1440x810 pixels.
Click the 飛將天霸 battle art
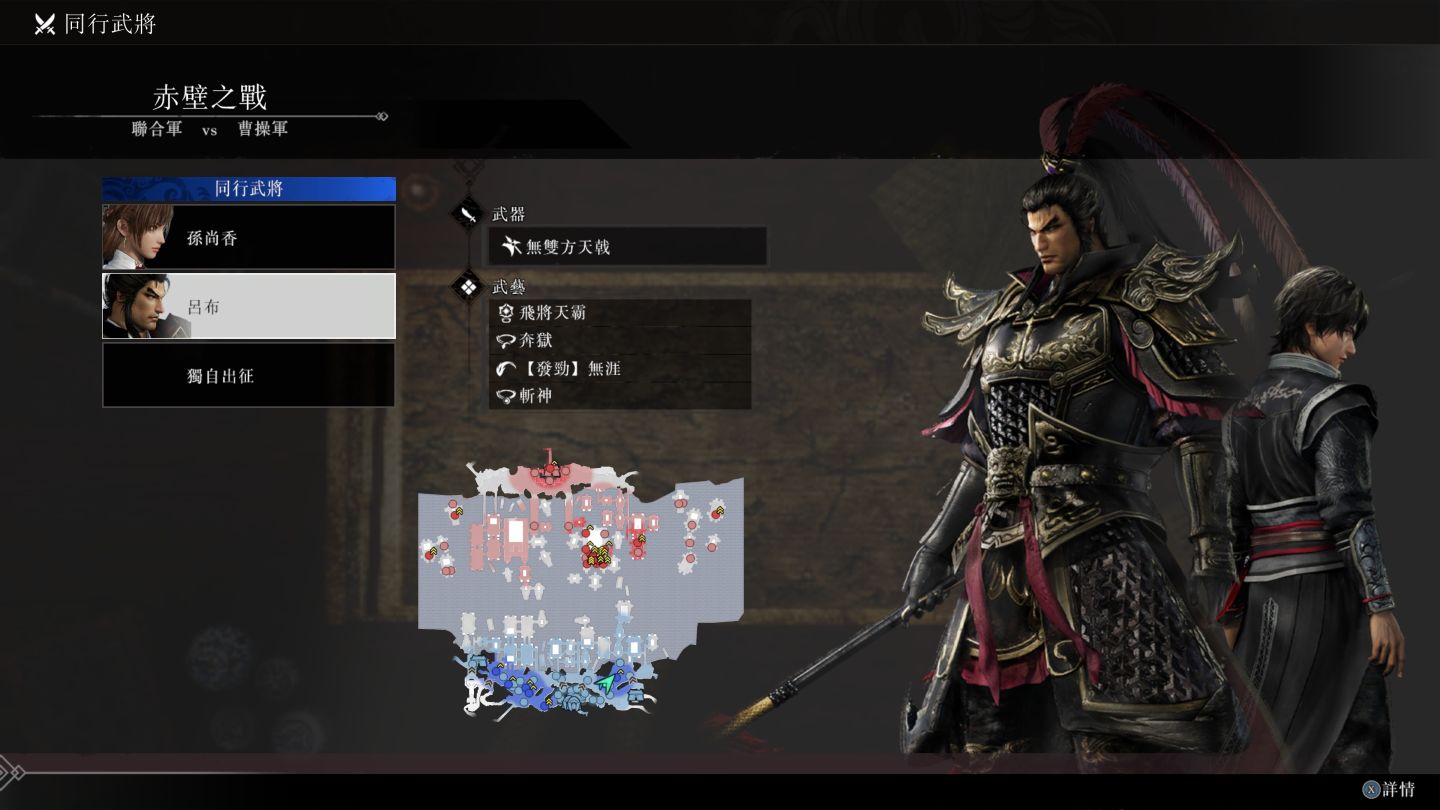click(x=620, y=313)
